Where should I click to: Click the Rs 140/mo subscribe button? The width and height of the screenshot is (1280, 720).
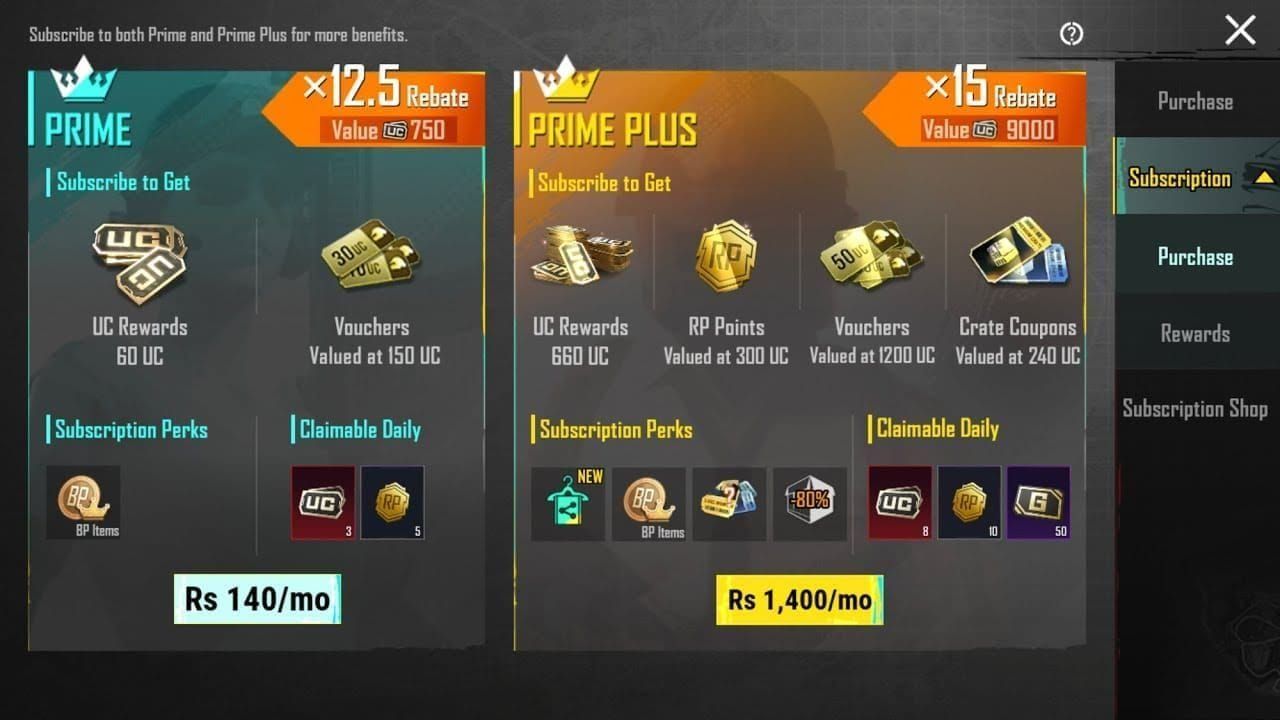point(256,598)
